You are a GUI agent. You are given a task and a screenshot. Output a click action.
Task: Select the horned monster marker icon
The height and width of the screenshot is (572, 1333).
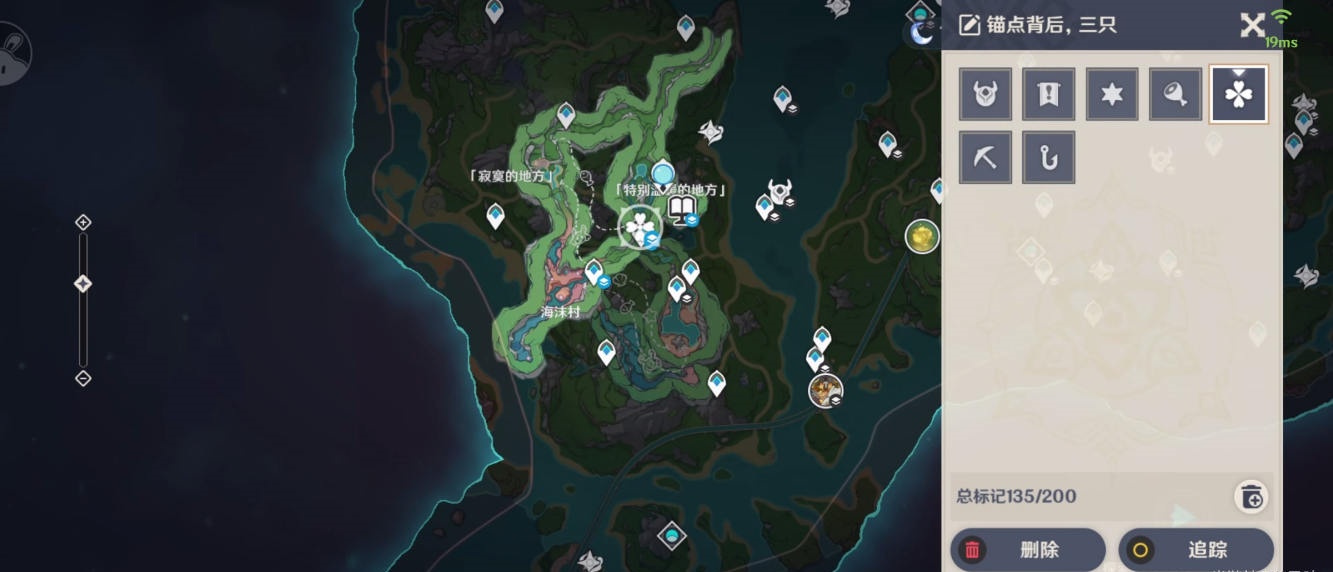985,94
